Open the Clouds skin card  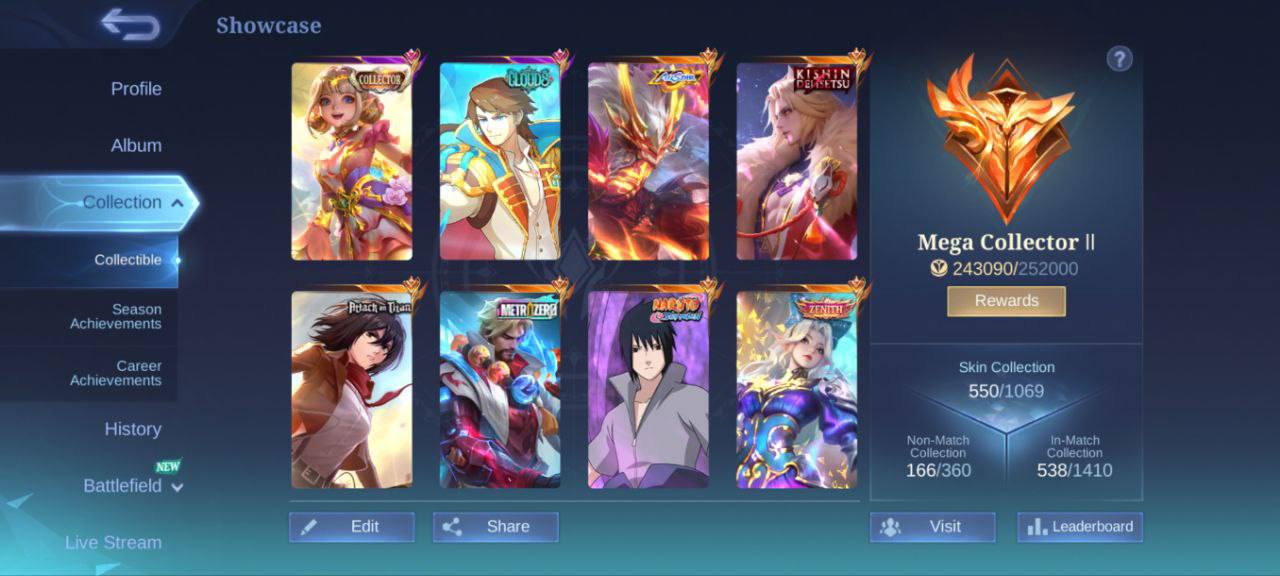click(x=500, y=161)
